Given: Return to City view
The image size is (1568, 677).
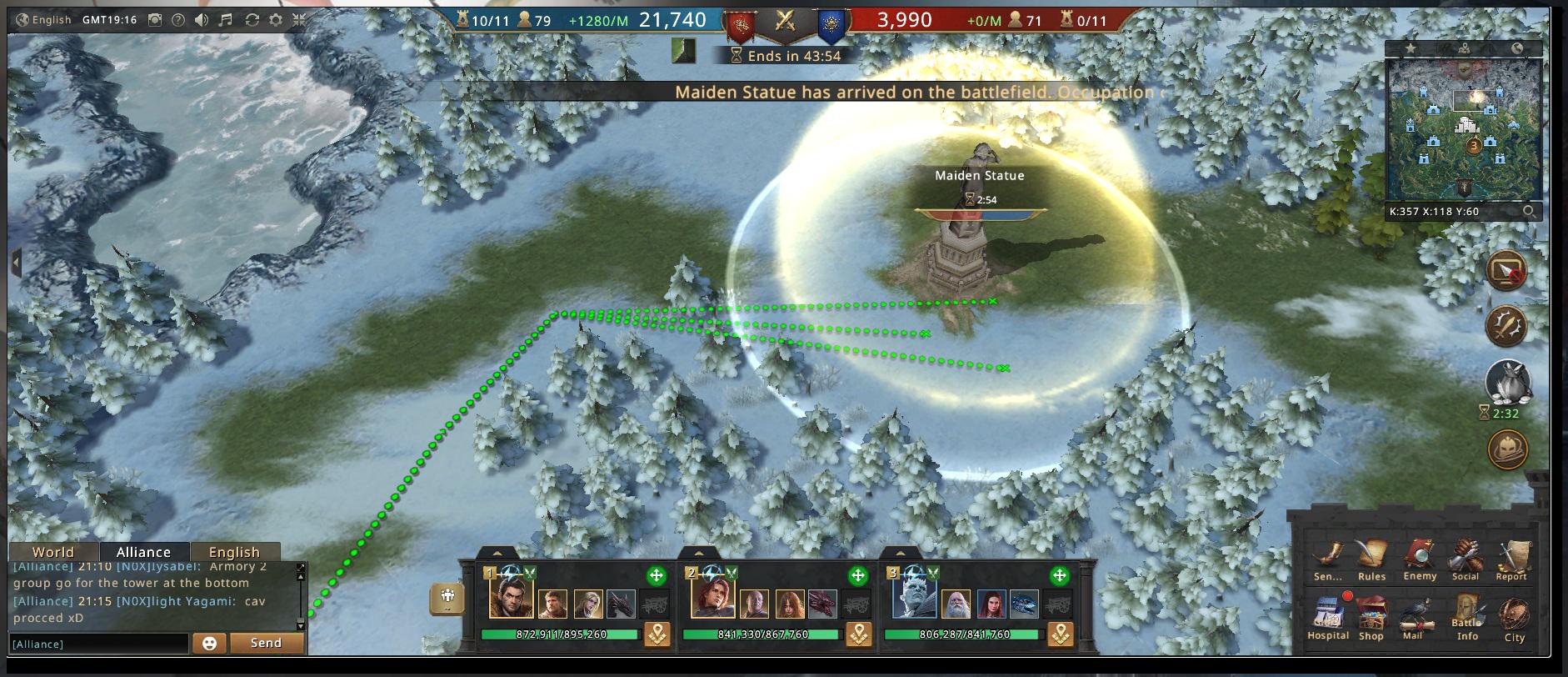Looking at the screenshot, I should pos(1514,618).
